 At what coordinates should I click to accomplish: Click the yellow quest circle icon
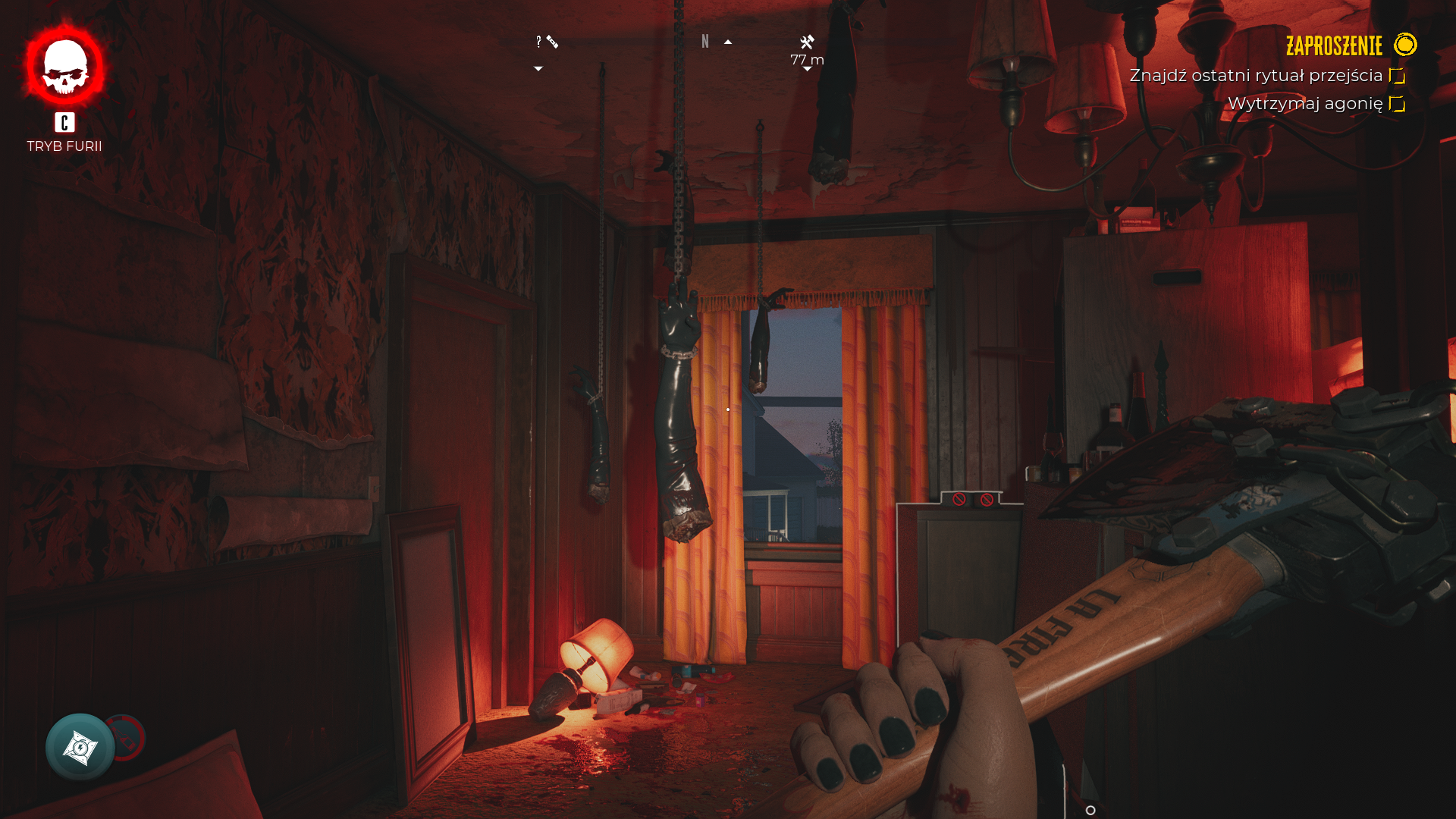pyautogui.click(x=1405, y=45)
